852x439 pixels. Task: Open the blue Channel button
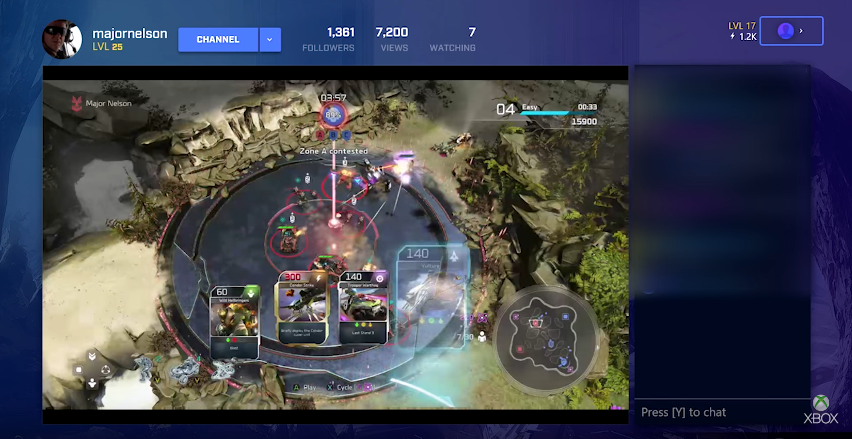click(218, 40)
